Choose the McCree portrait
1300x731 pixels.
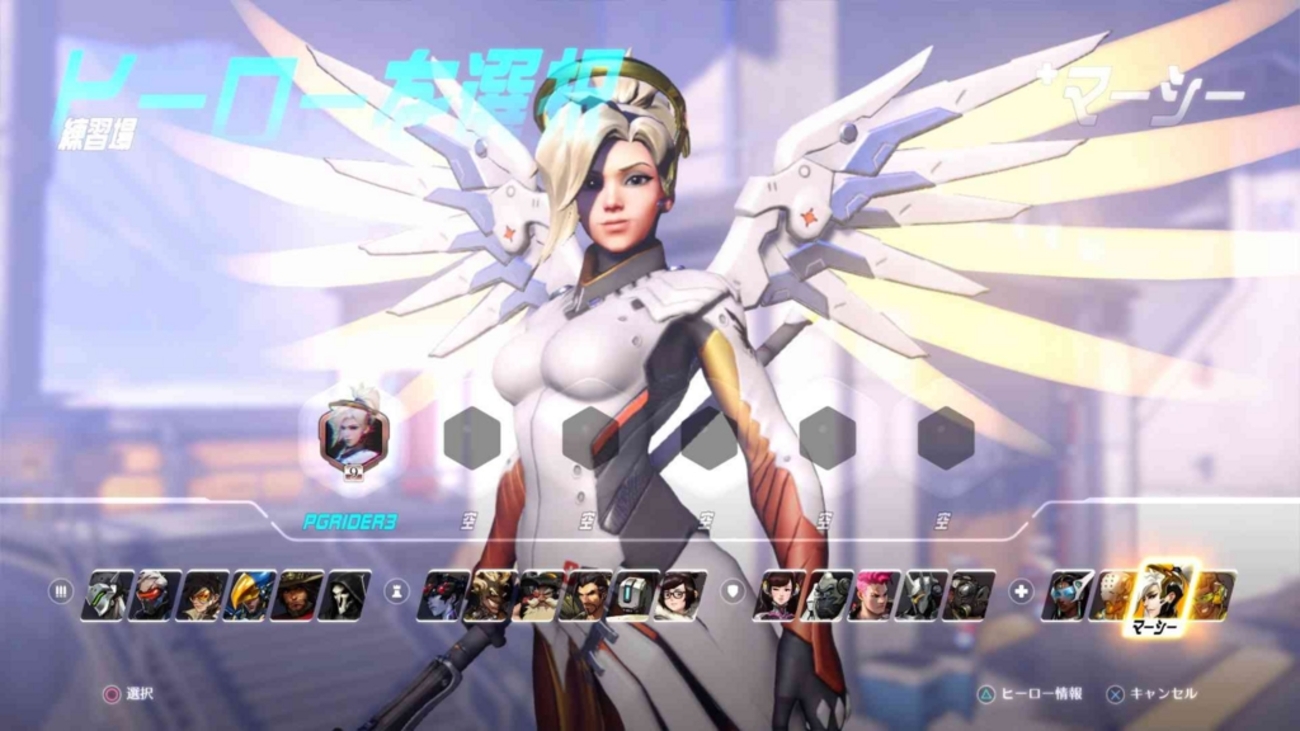click(x=297, y=595)
